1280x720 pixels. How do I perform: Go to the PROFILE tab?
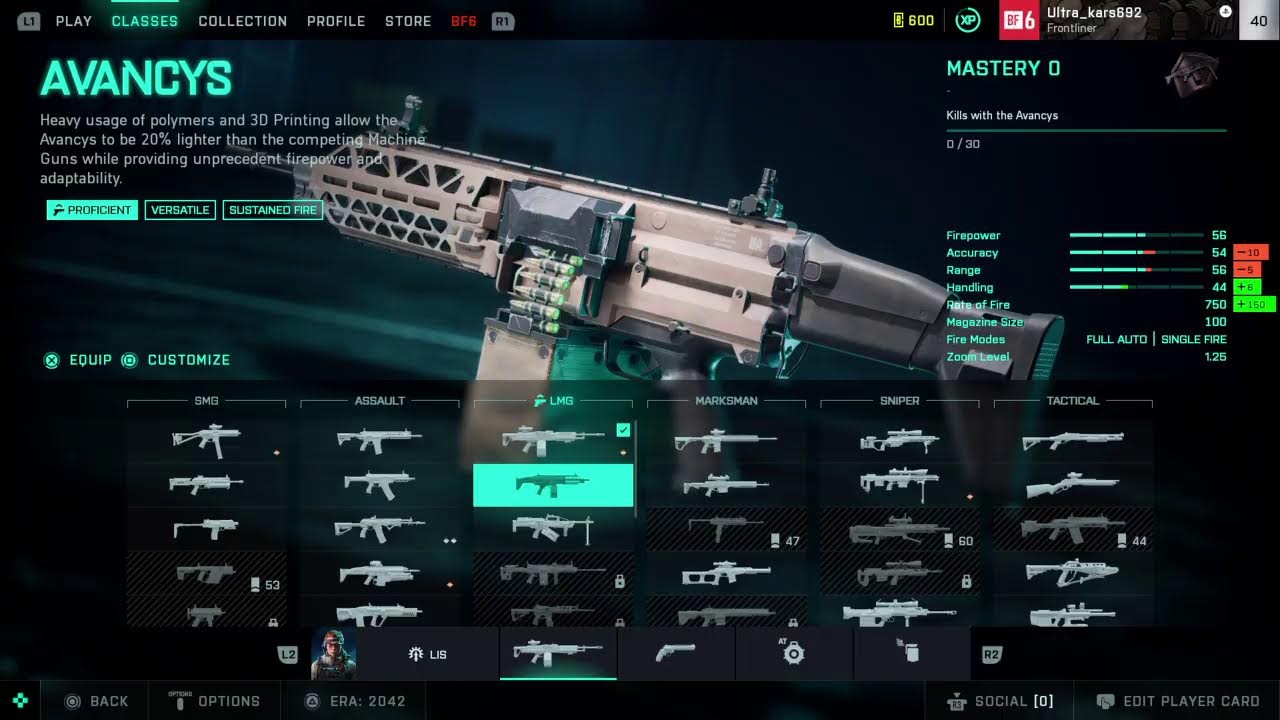(x=336, y=21)
